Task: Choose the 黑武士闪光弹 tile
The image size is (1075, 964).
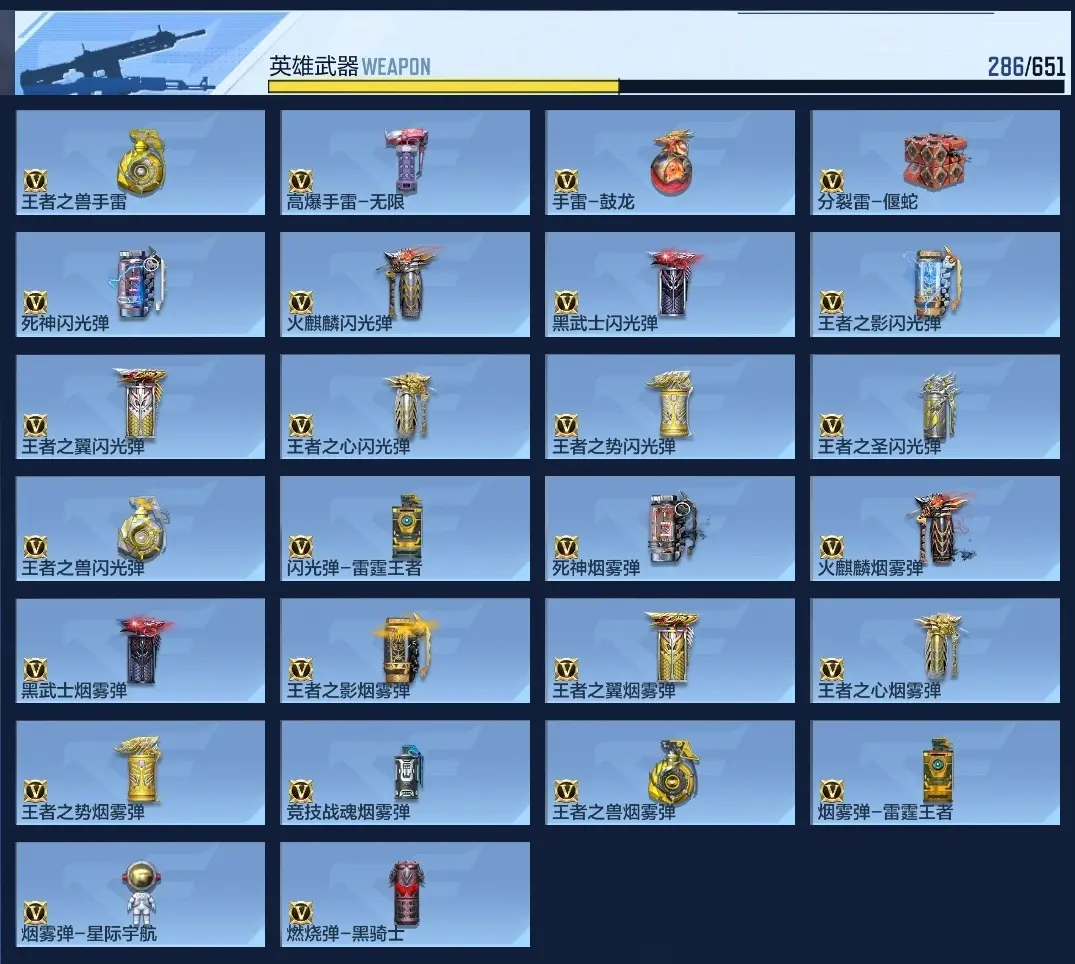Action: [x=670, y=285]
